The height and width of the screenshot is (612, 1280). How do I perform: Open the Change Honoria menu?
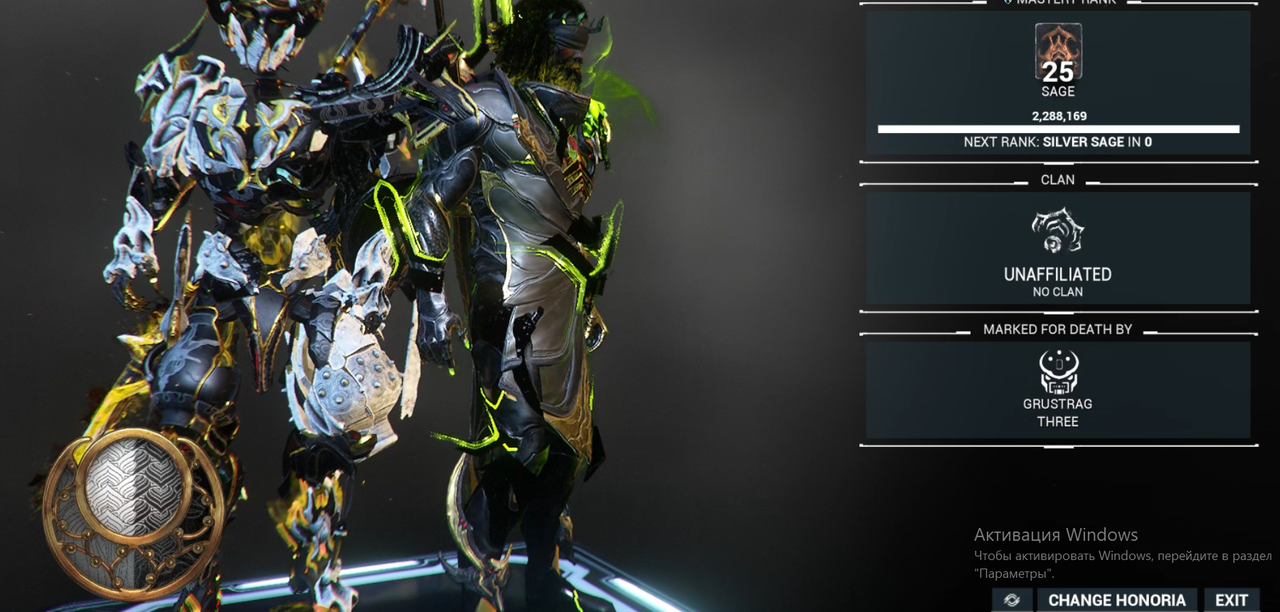pos(1116,600)
